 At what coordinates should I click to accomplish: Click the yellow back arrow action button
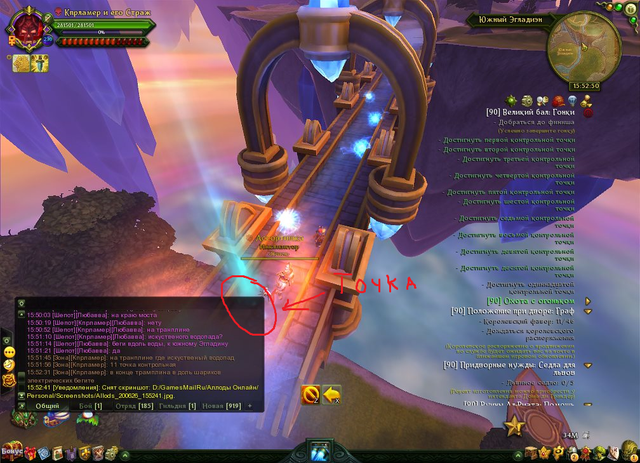(331, 395)
